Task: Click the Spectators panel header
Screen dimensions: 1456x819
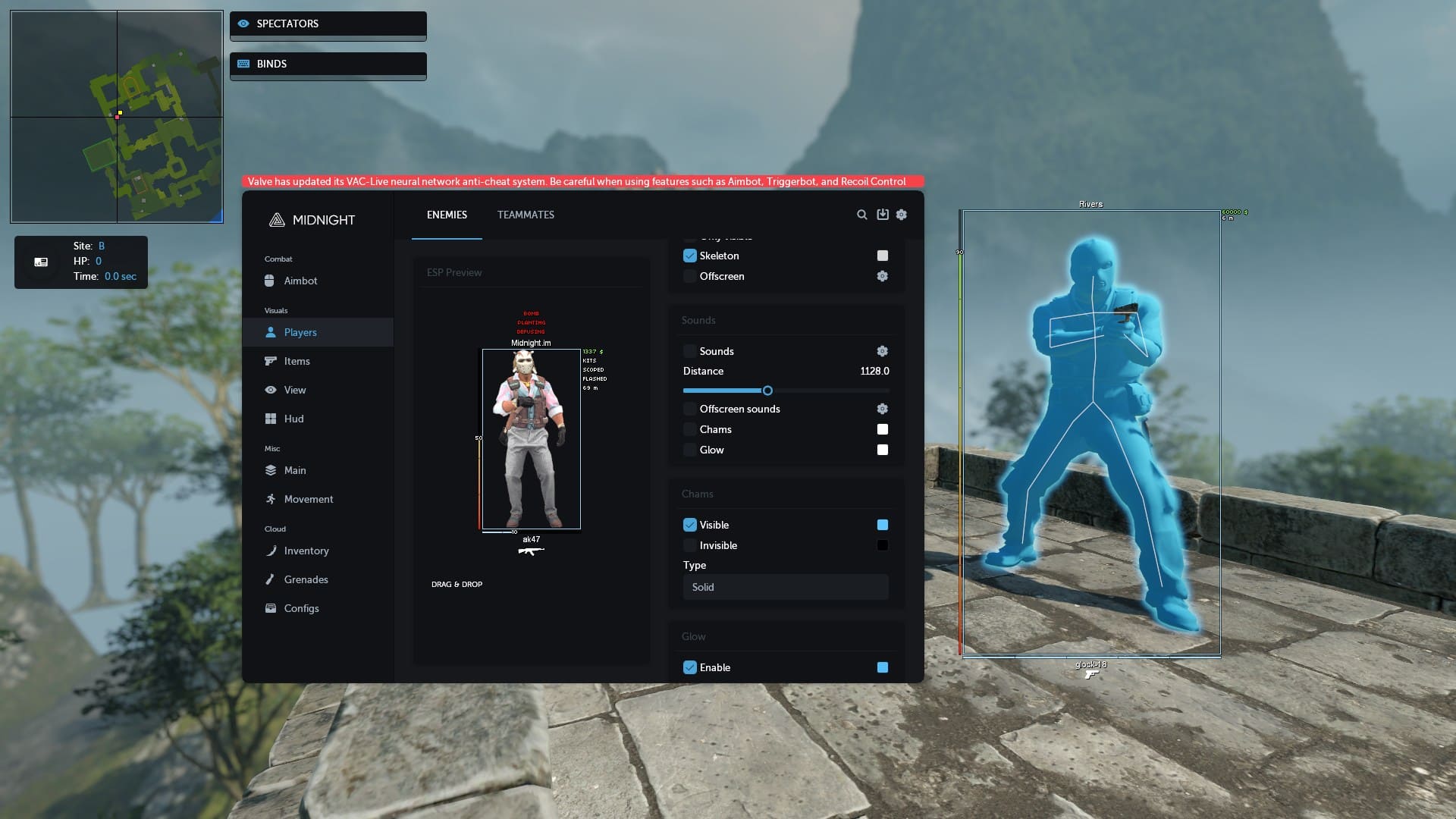Action: (x=328, y=24)
